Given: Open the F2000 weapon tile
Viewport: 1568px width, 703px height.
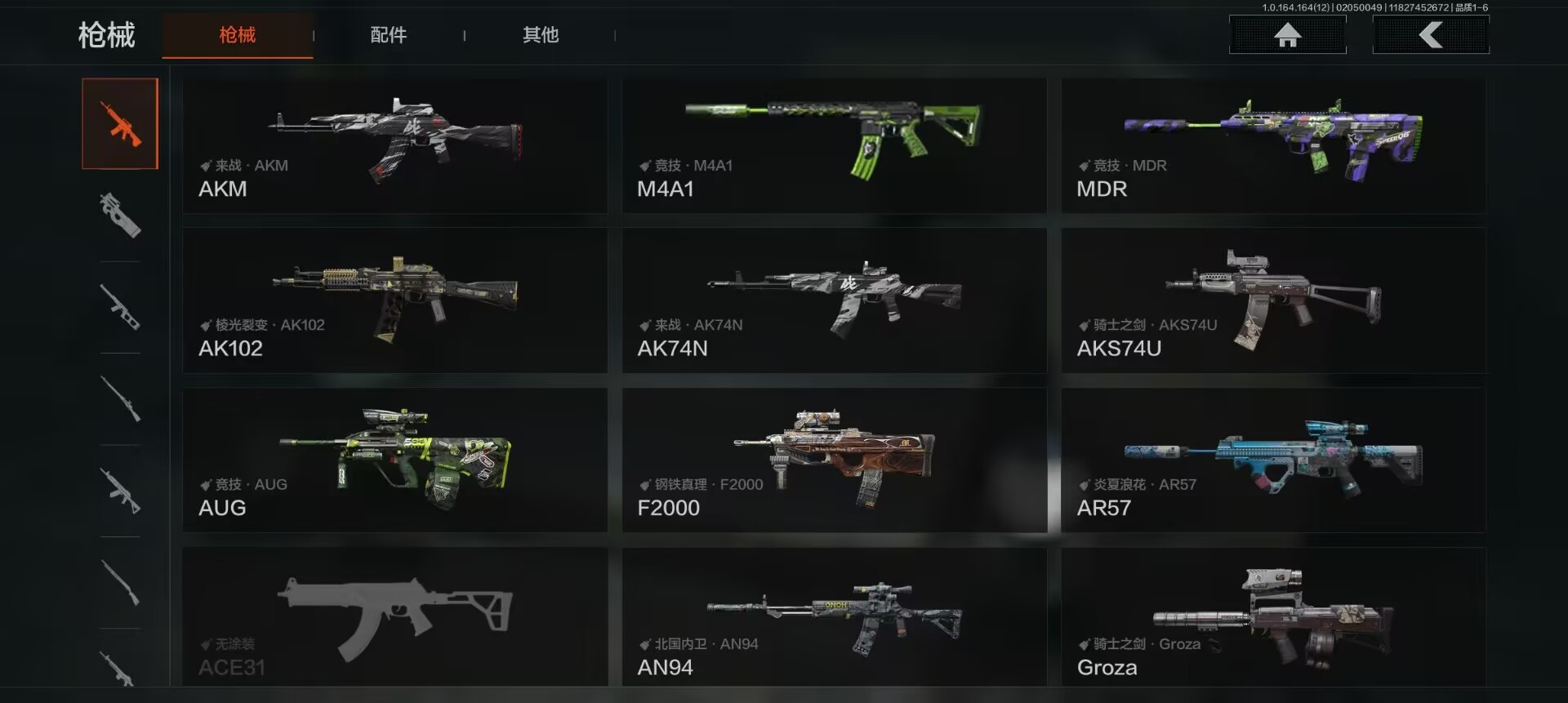Looking at the screenshot, I should (834, 461).
